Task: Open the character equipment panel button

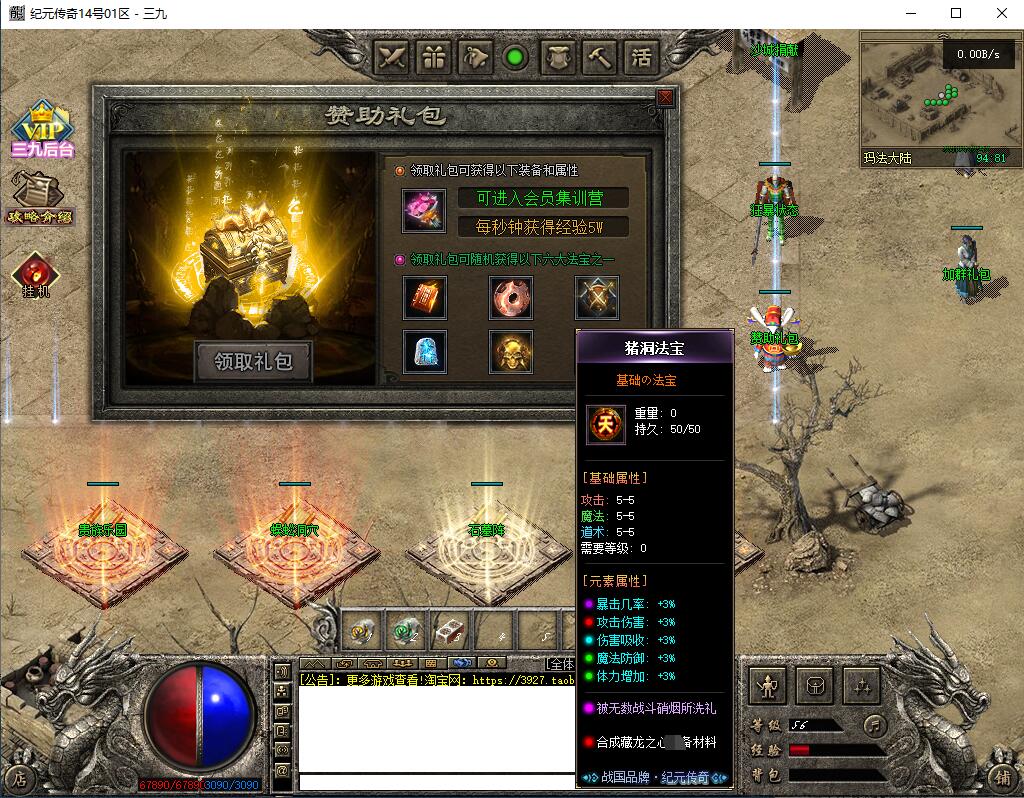Action: pyautogui.click(x=768, y=686)
